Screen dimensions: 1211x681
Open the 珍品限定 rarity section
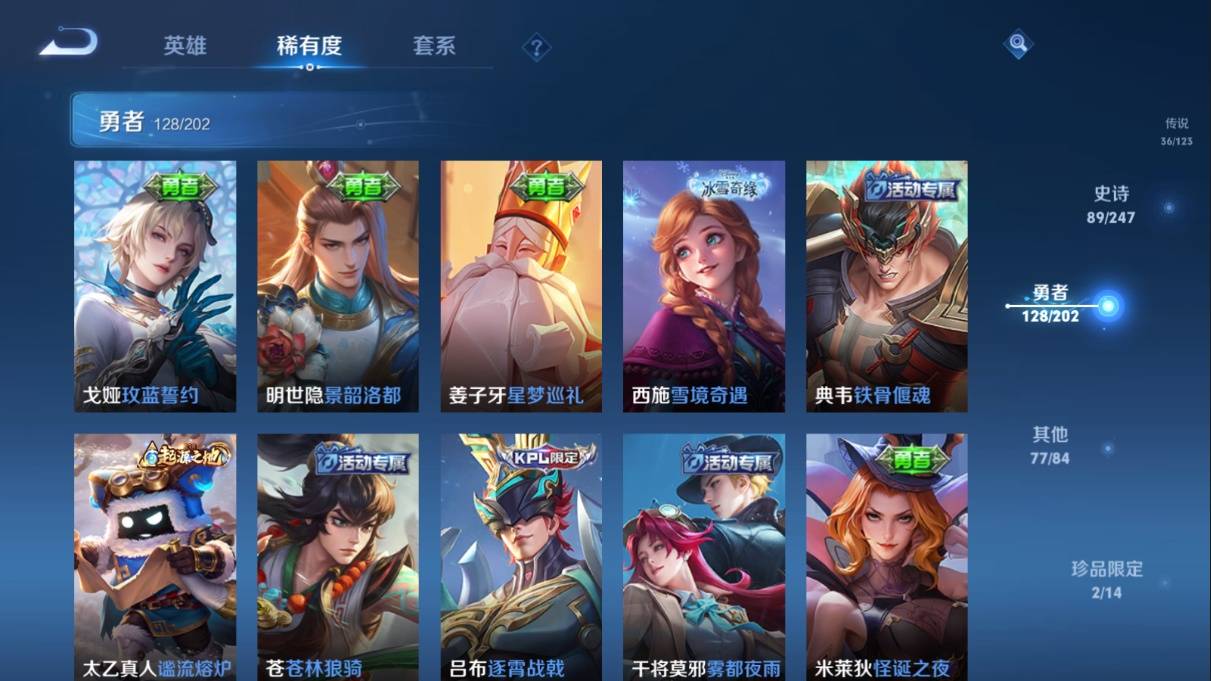(1106, 579)
